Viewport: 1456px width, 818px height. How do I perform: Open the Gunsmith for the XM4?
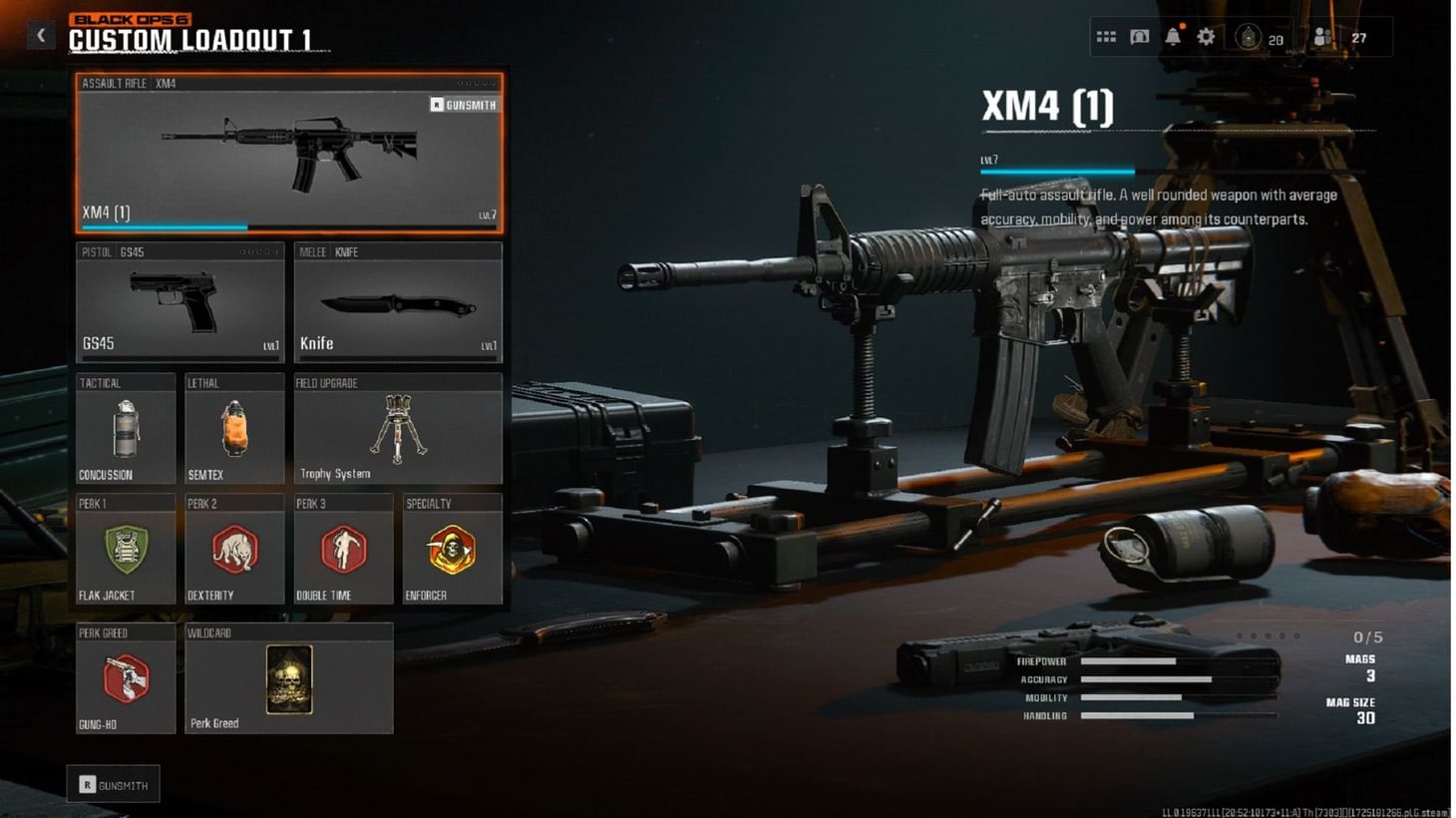465,104
